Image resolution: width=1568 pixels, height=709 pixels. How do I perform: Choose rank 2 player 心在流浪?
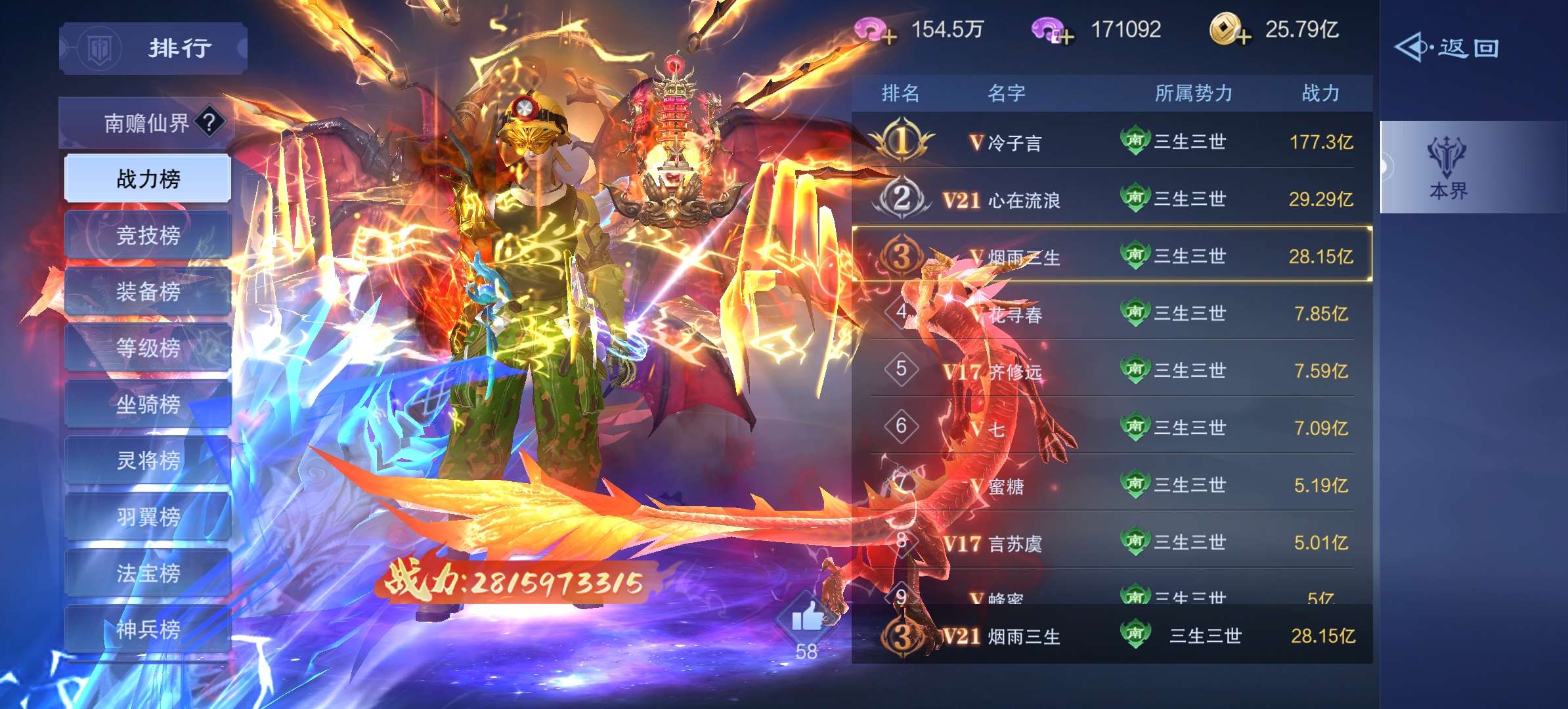point(1112,198)
